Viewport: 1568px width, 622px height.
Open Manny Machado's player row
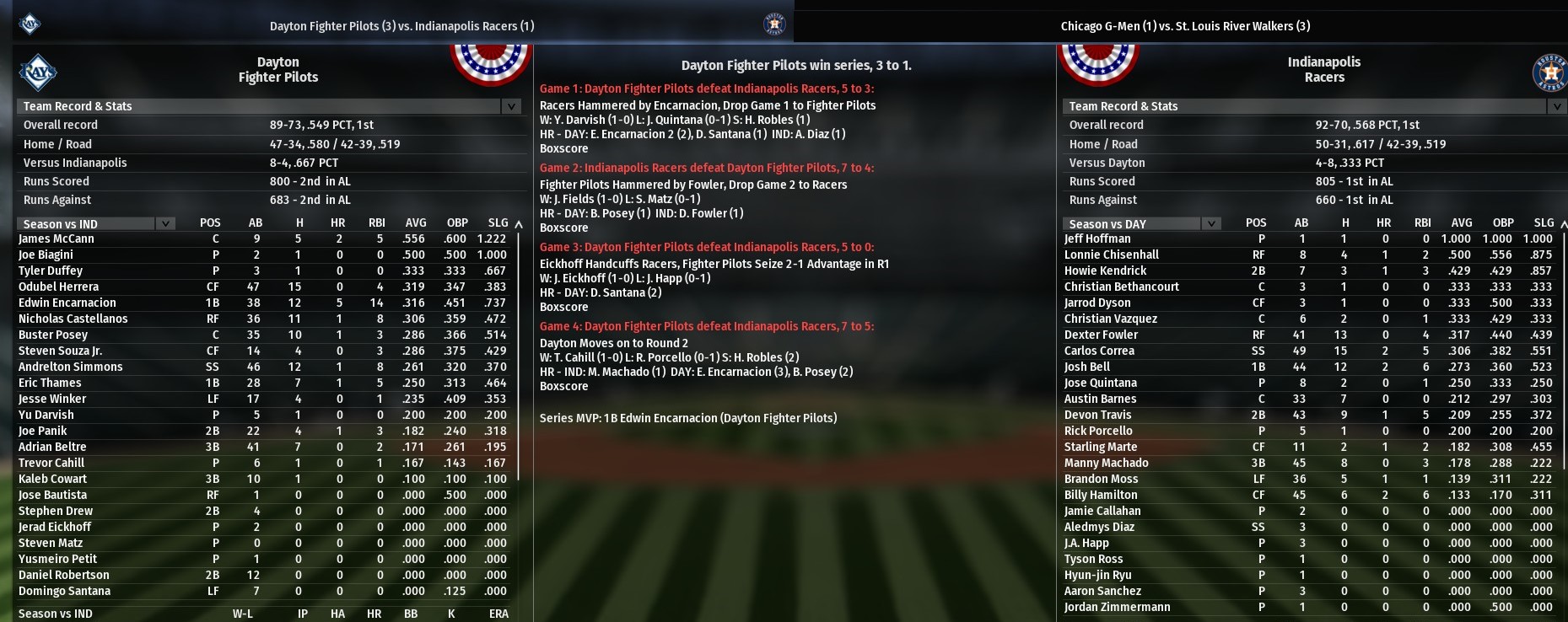pos(1106,463)
